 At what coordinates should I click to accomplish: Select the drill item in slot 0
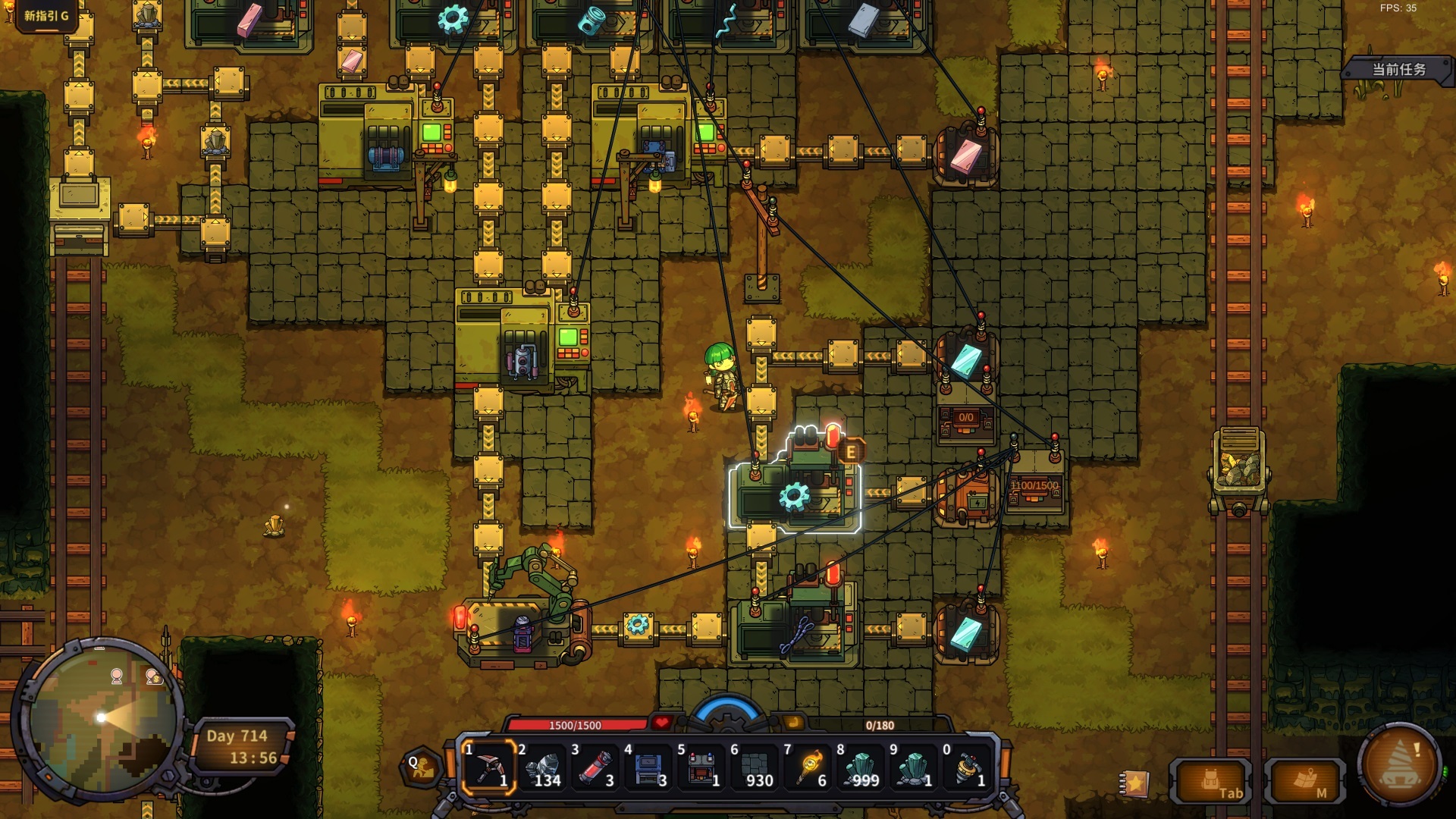[x=968, y=767]
